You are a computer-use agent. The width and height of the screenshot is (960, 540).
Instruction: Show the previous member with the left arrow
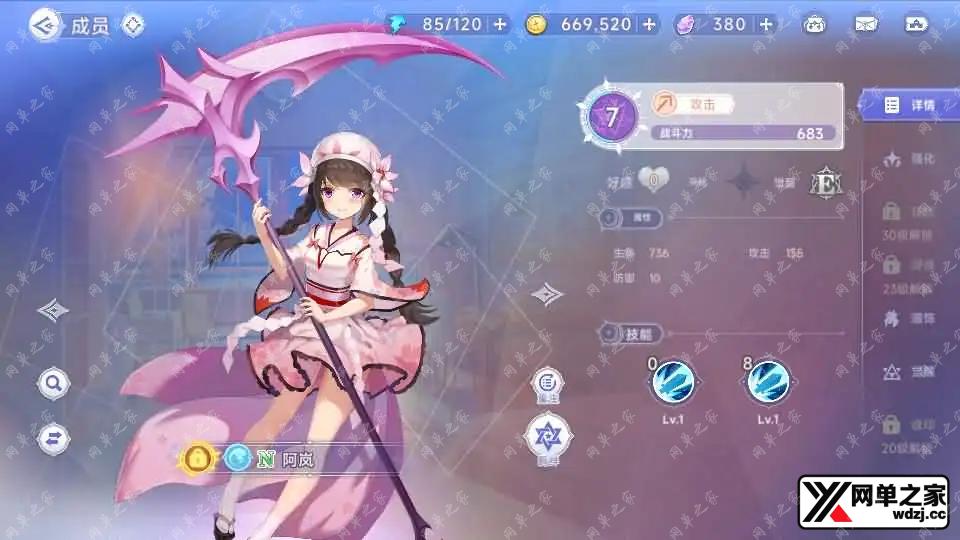coord(52,310)
